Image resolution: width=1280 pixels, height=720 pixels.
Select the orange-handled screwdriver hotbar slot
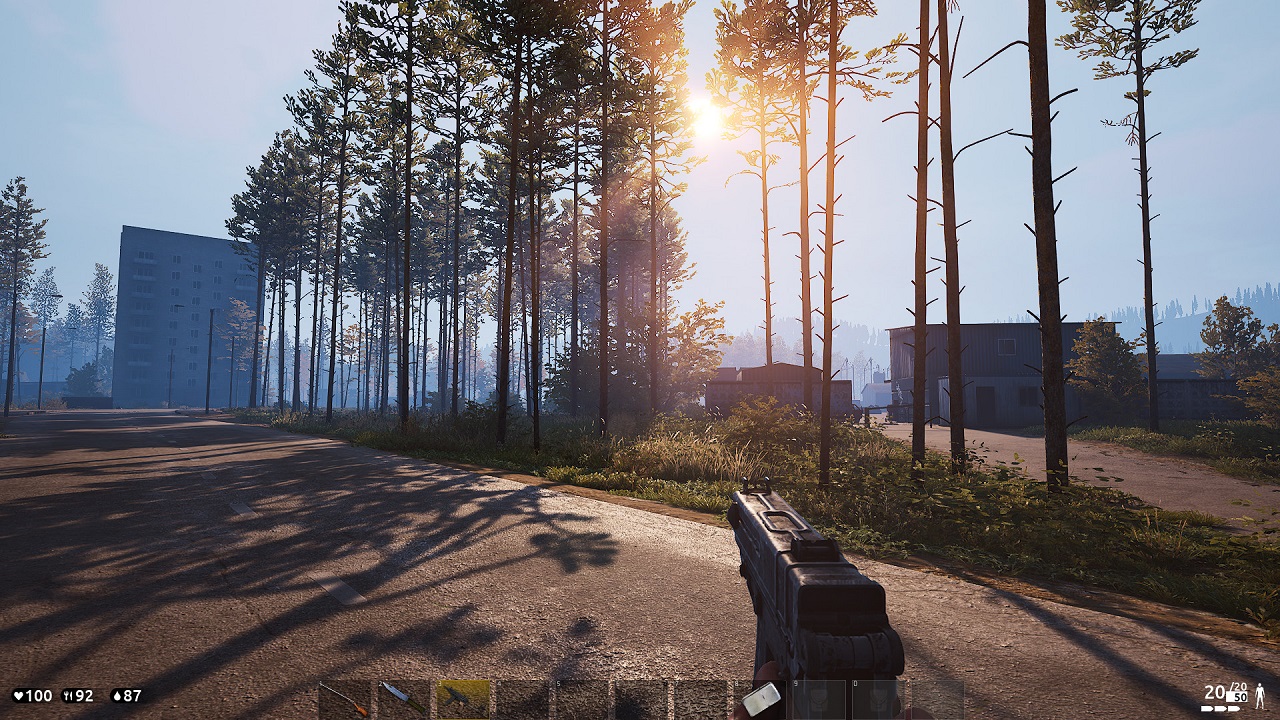click(346, 698)
